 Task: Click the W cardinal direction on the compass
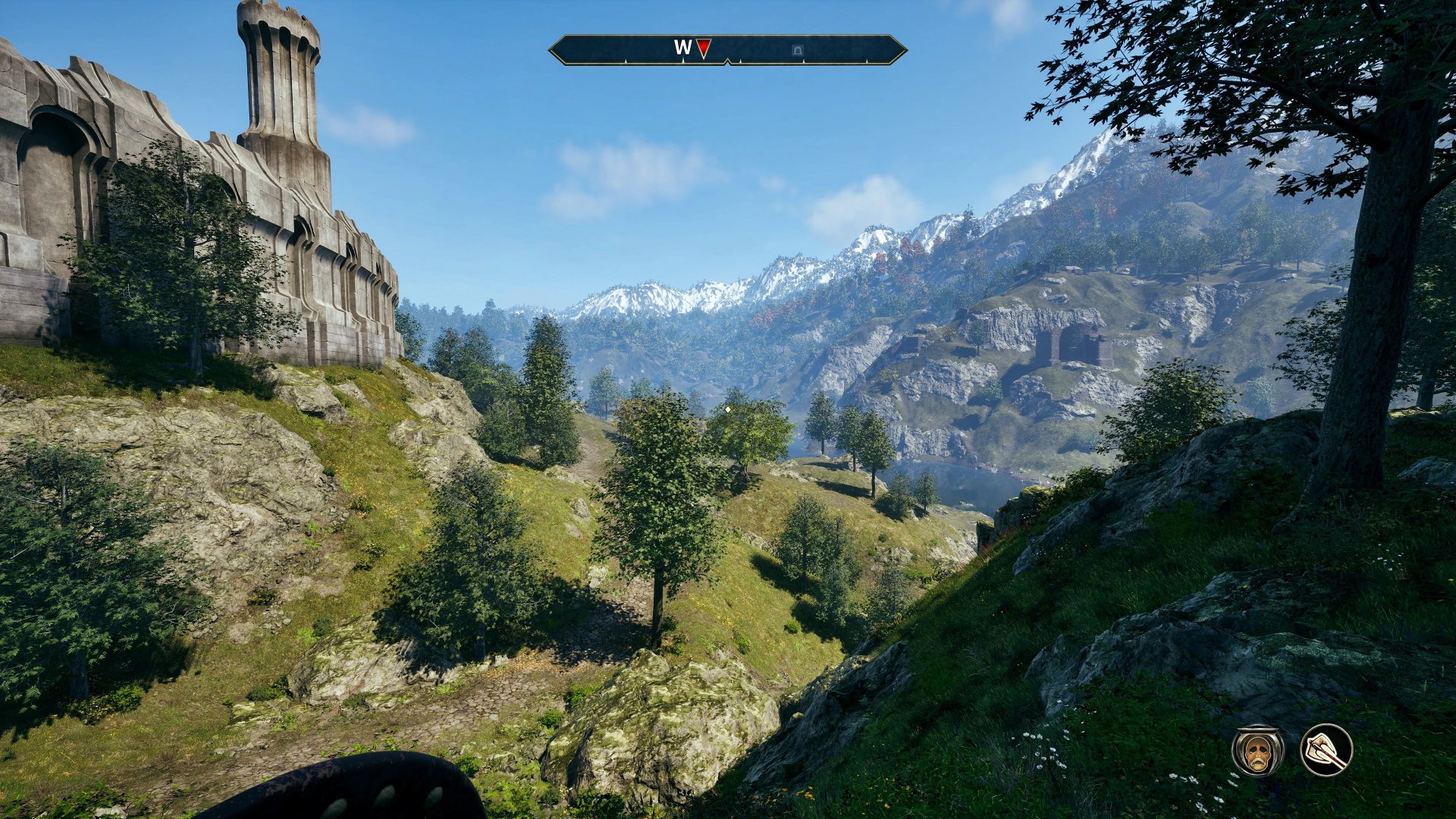point(683,46)
